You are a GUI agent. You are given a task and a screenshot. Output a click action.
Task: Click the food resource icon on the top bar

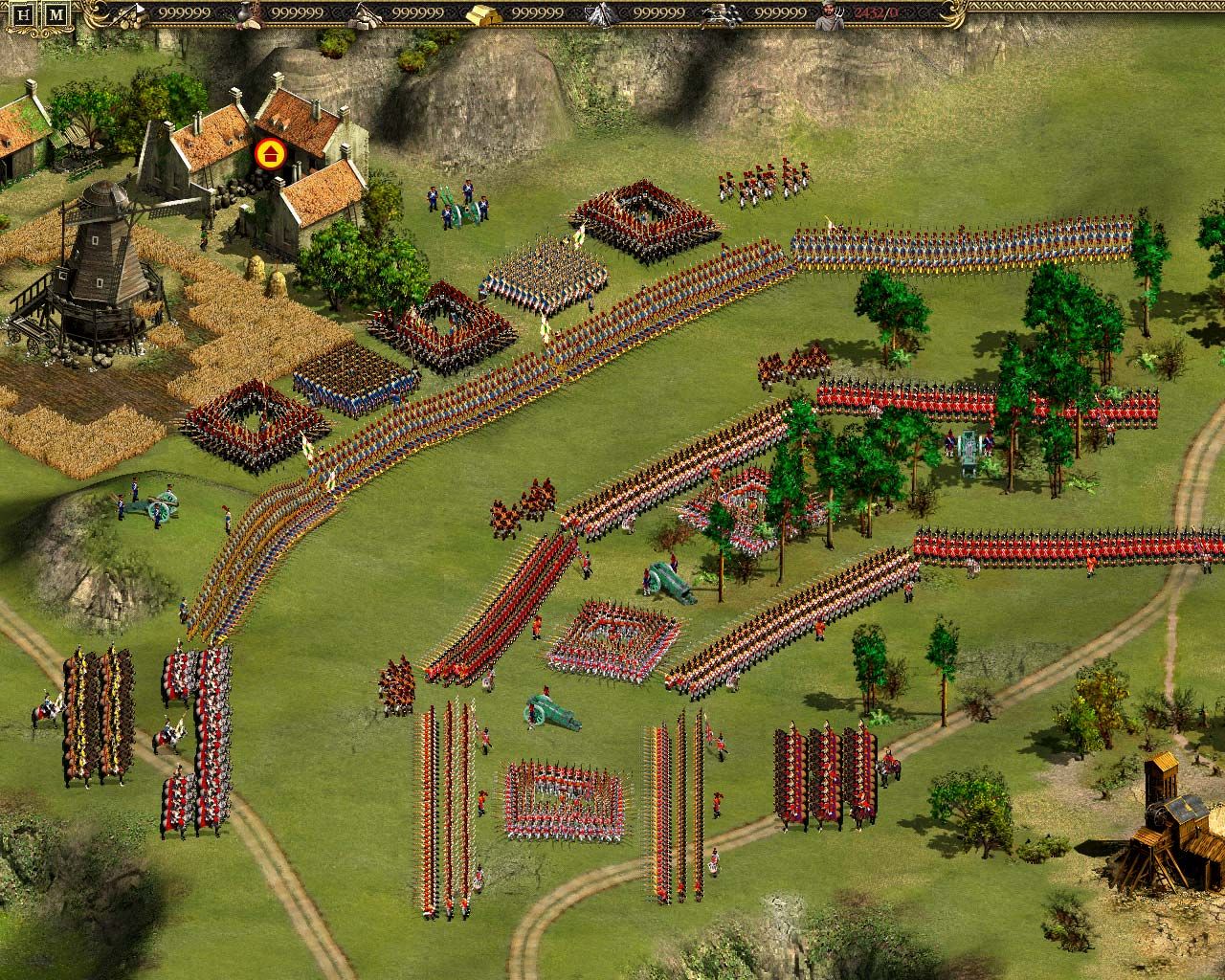[x=244, y=12]
